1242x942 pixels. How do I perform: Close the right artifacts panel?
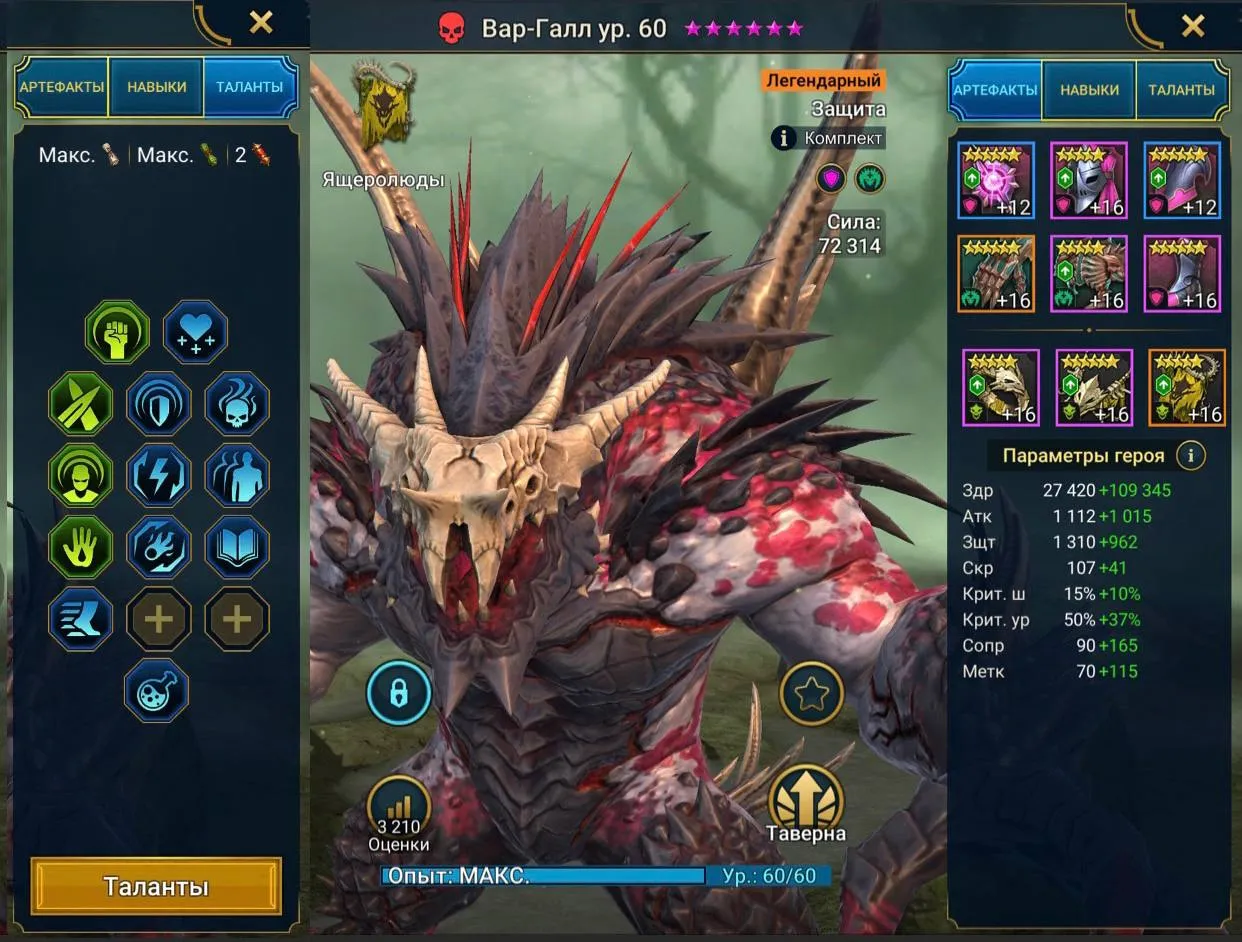point(1193,26)
